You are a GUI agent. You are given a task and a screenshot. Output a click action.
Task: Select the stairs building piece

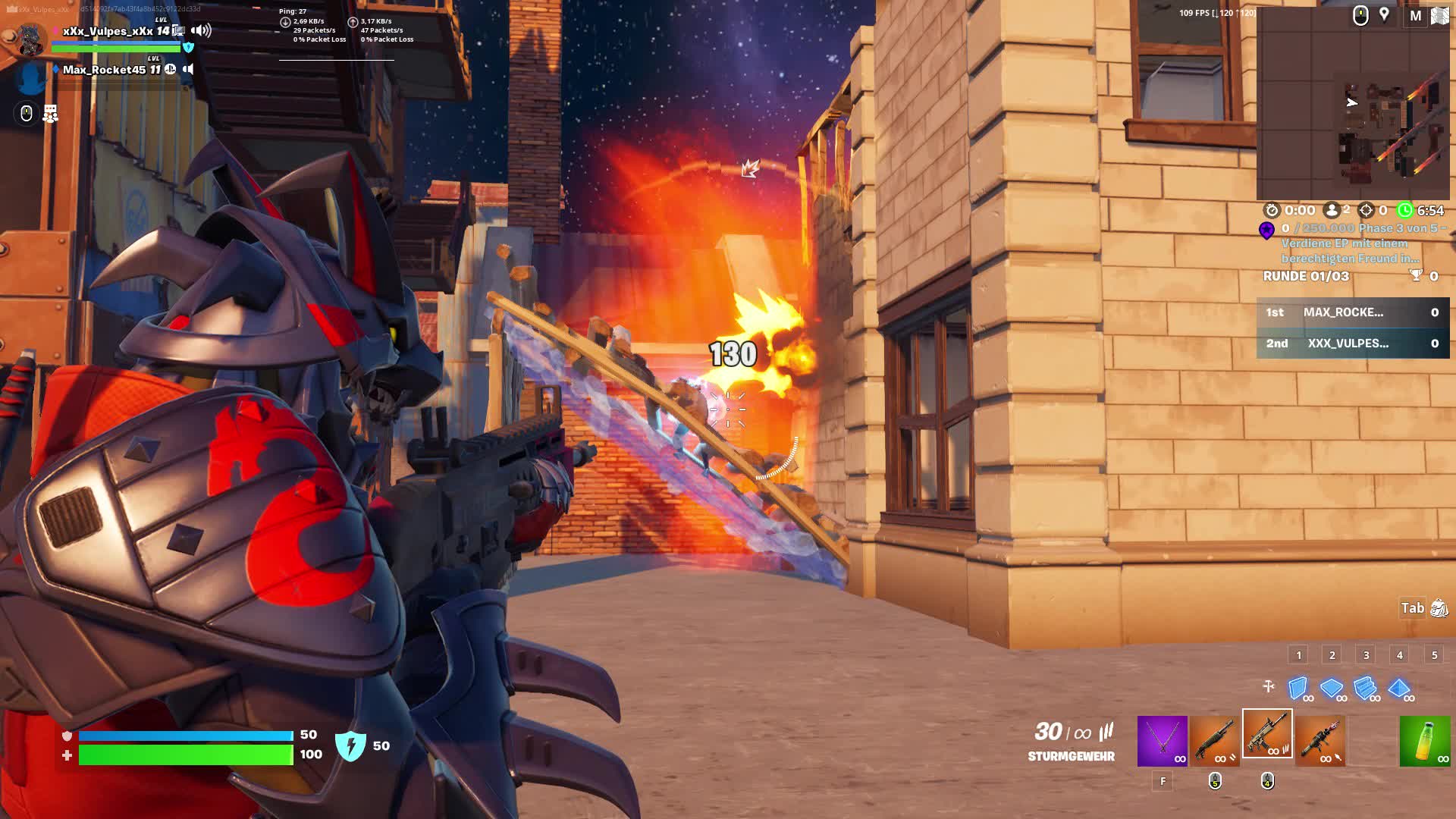tap(1365, 688)
